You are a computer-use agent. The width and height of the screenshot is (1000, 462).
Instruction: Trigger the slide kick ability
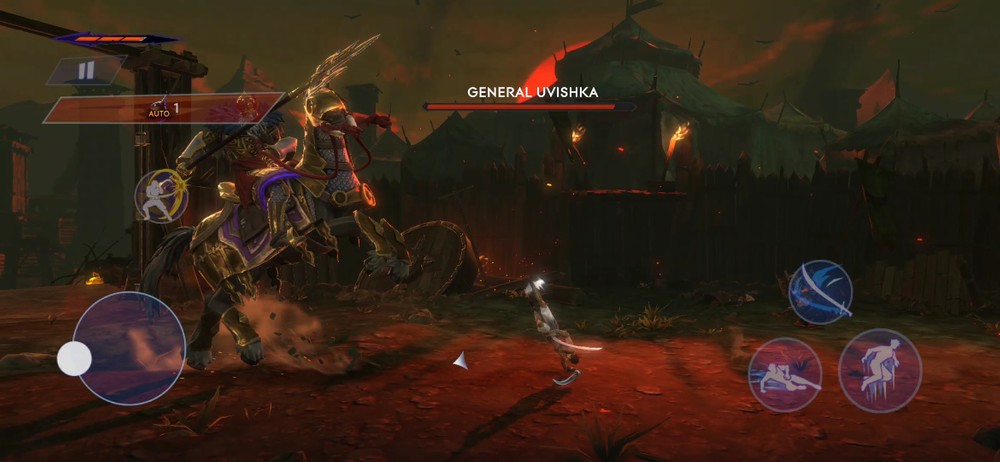pos(785,373)
